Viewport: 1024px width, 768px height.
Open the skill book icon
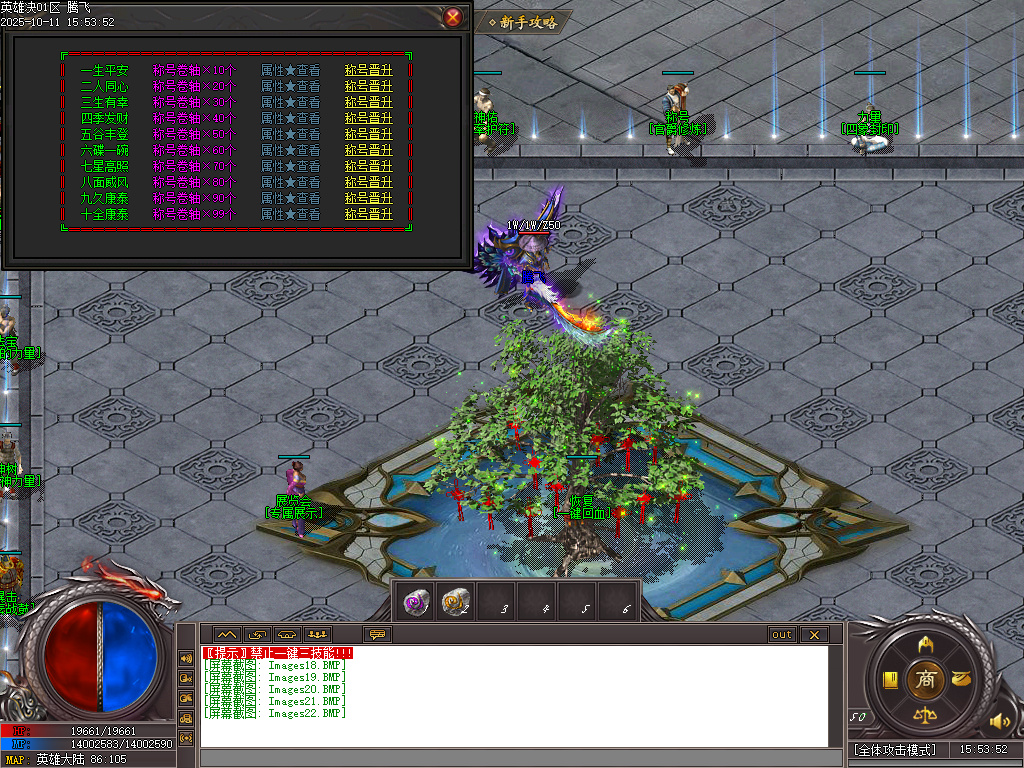pos(890,680)
